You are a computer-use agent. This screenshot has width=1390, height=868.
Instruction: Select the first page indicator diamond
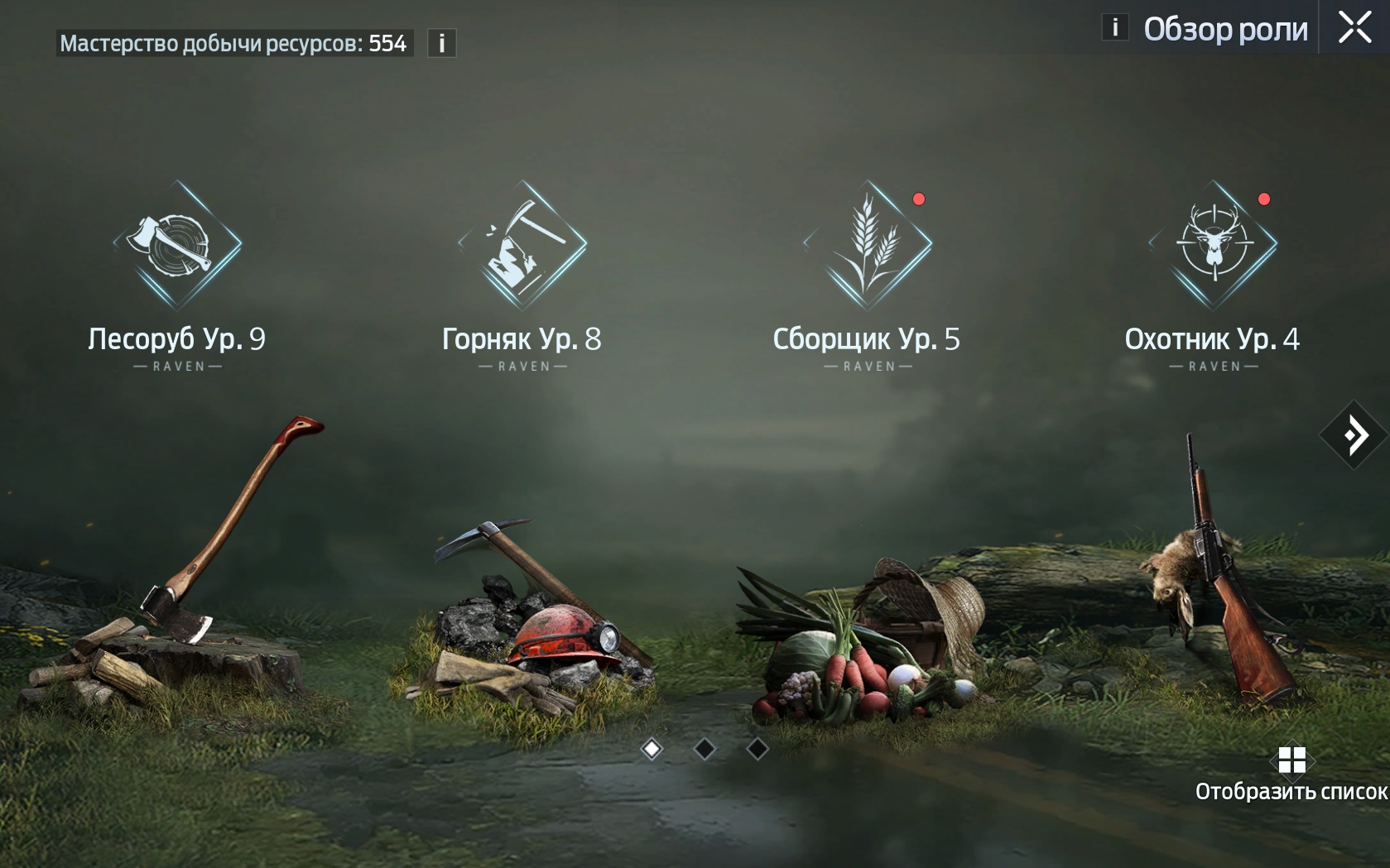[652, 749]
